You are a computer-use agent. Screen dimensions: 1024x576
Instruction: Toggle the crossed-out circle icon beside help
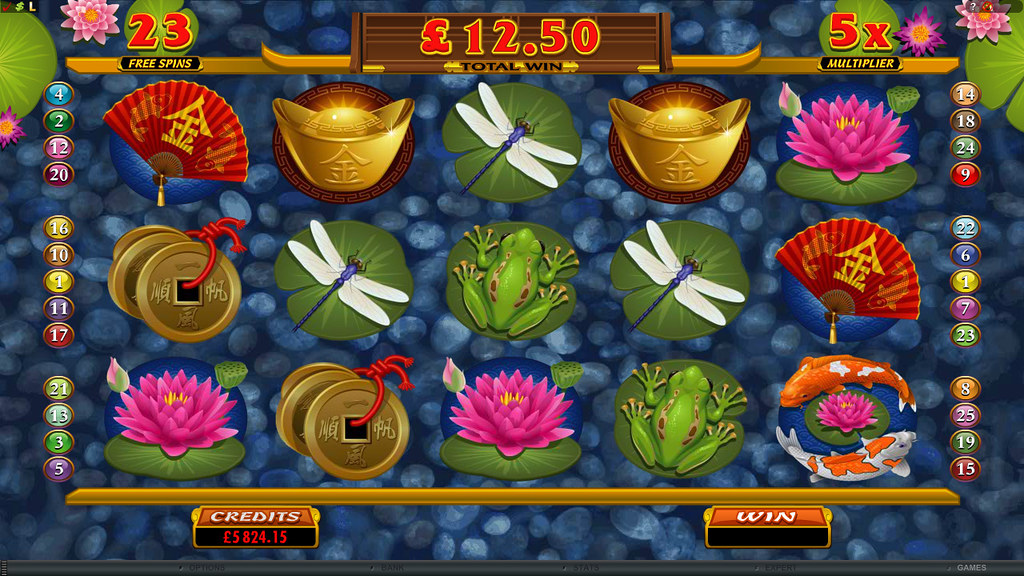(x=988, y=6)
